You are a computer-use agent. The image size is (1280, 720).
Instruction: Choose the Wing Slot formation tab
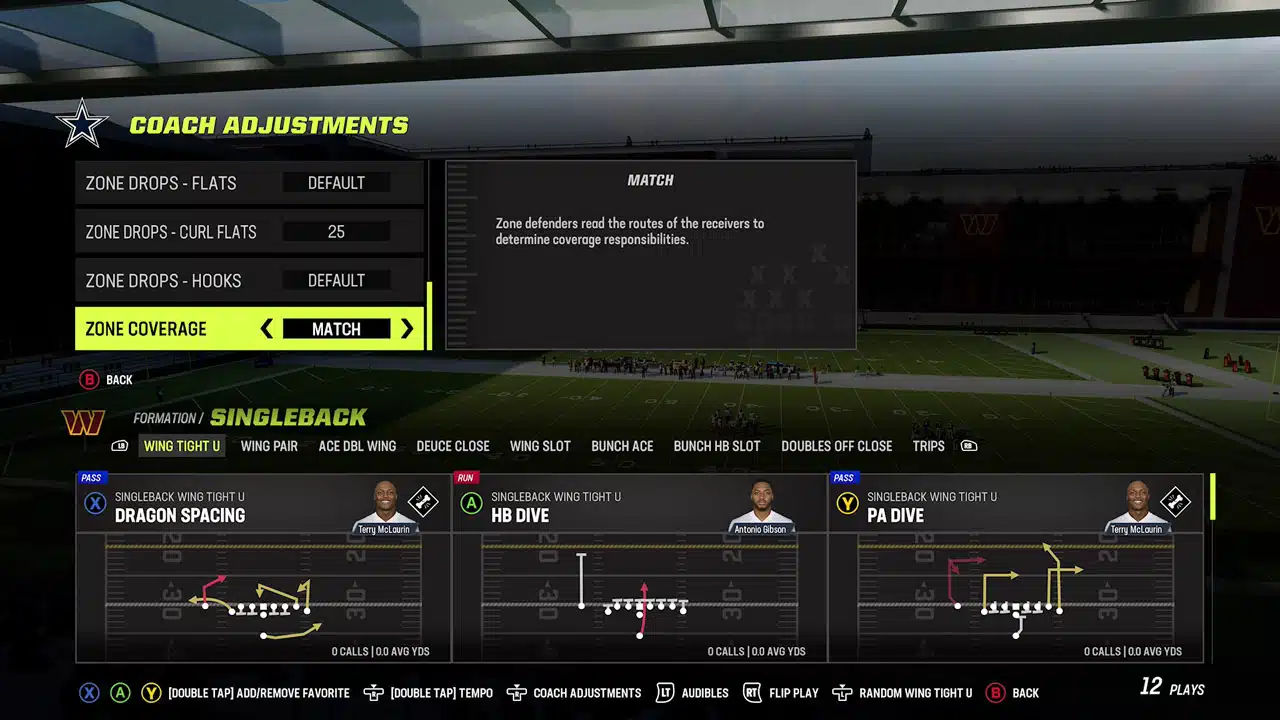click(540, 446)
